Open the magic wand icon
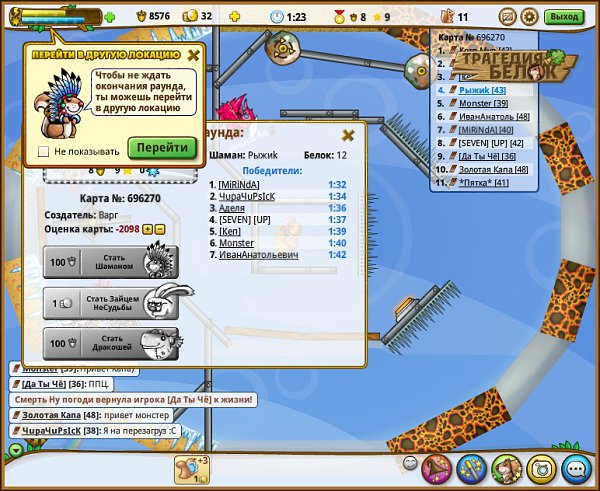 coord(472,468)
